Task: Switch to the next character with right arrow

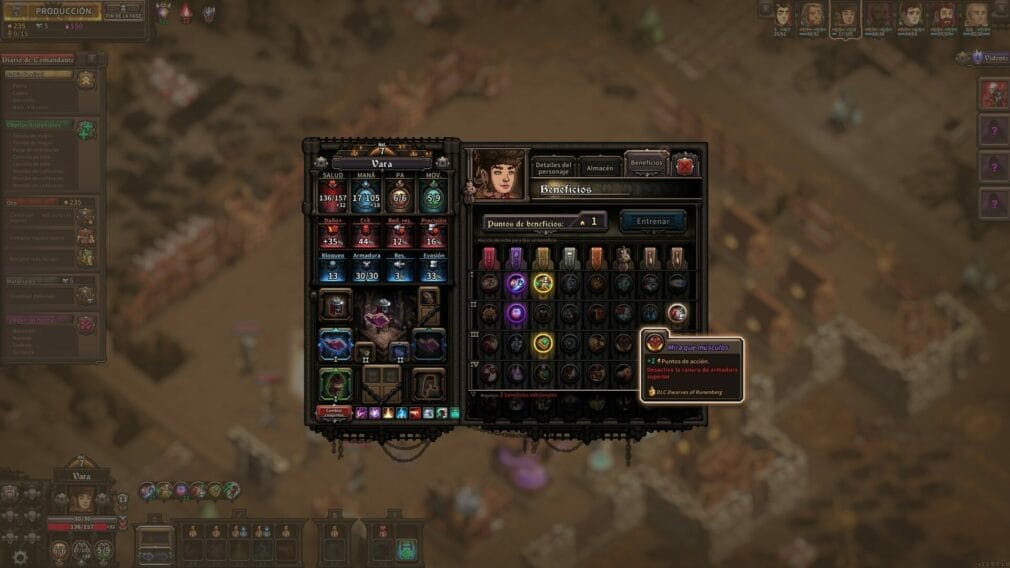Action: point(445,161)
